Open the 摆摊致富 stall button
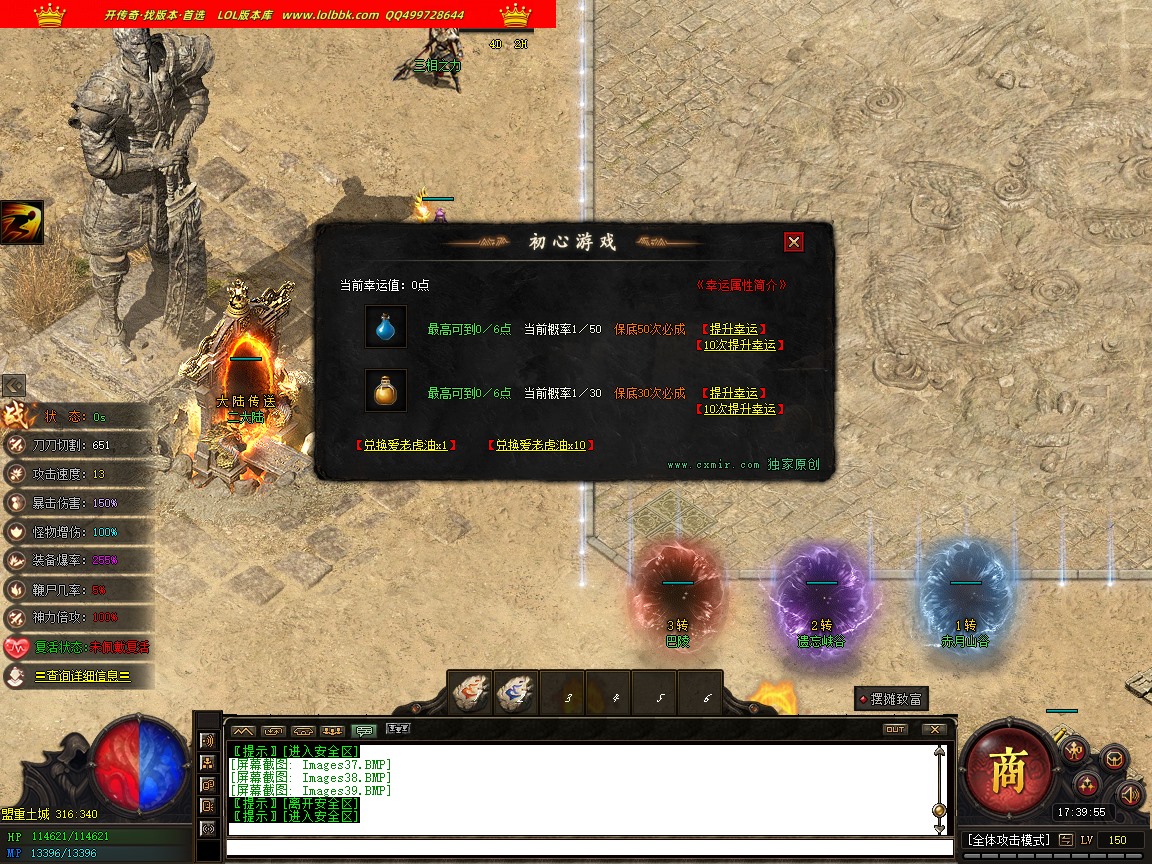The height and width of the screenshot is (864, 1152). [x=892, y=699]
